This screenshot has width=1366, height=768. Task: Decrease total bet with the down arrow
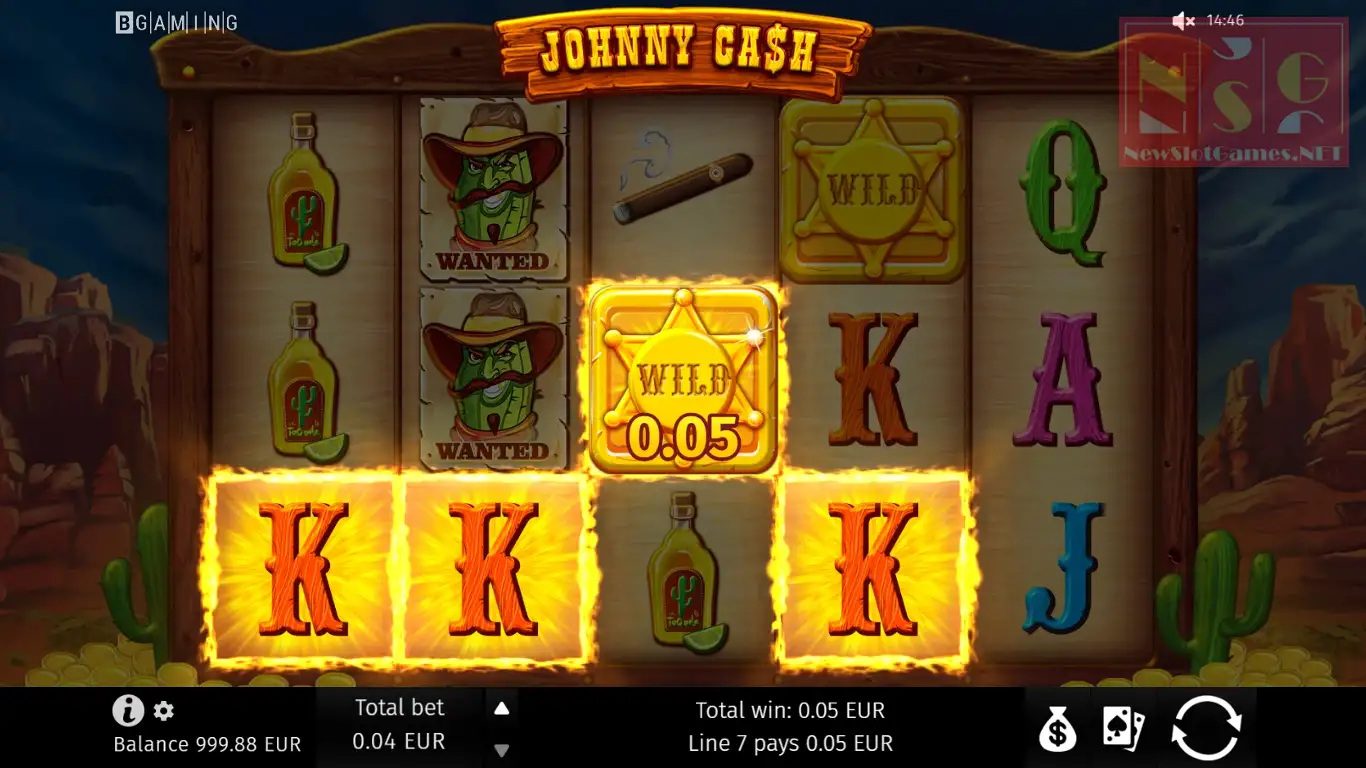[502, 750]
